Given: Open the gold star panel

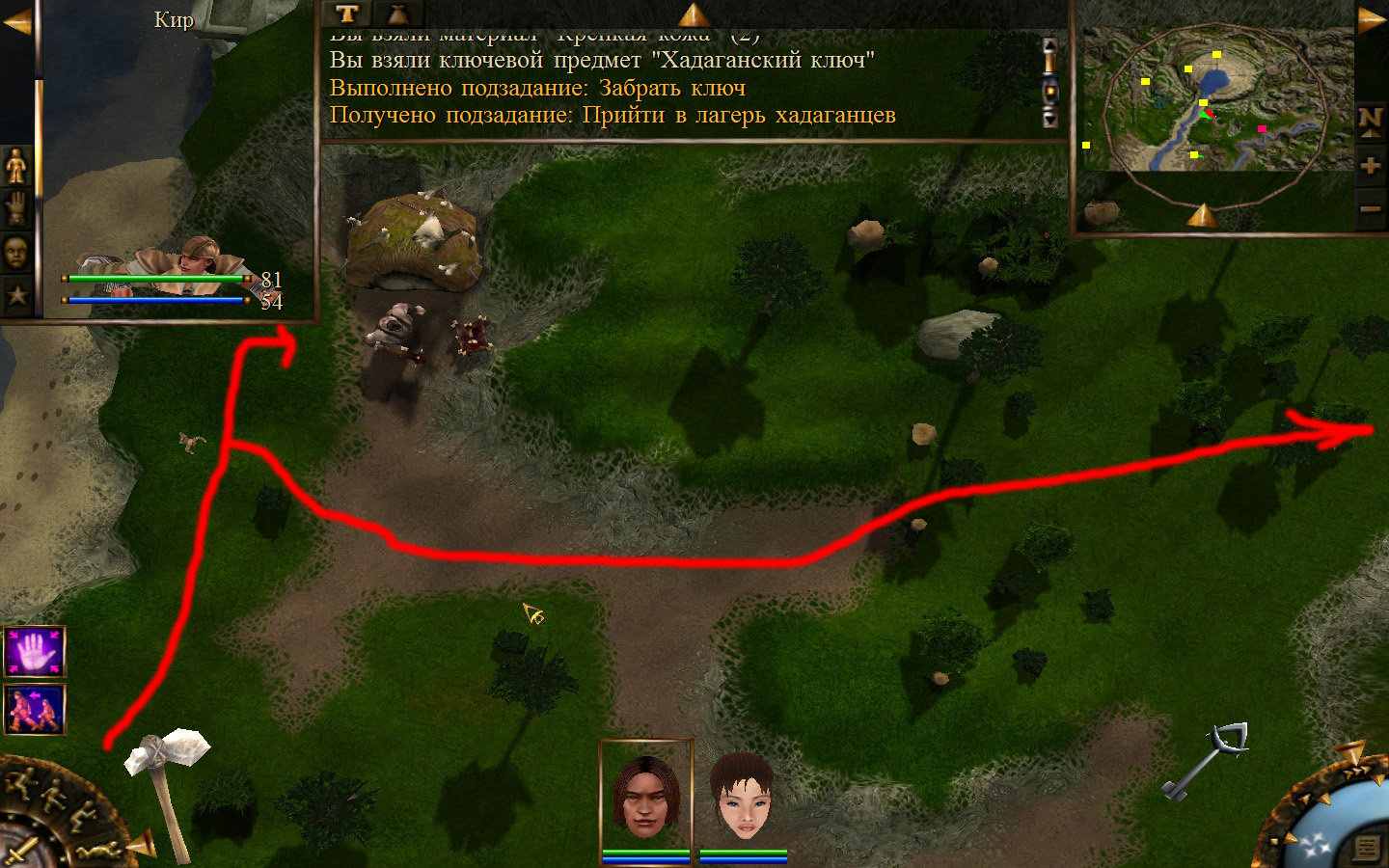Looking at the screenshot, I should point(16,295).
